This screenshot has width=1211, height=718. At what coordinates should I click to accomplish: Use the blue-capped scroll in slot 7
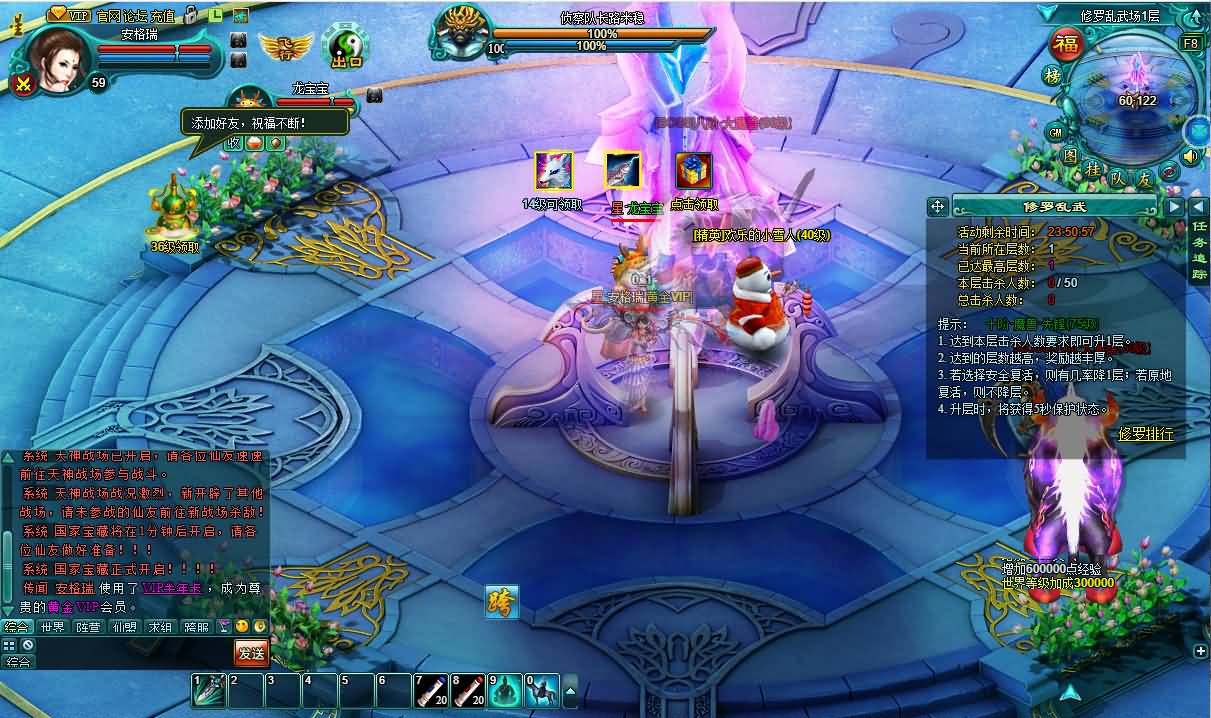431,691
